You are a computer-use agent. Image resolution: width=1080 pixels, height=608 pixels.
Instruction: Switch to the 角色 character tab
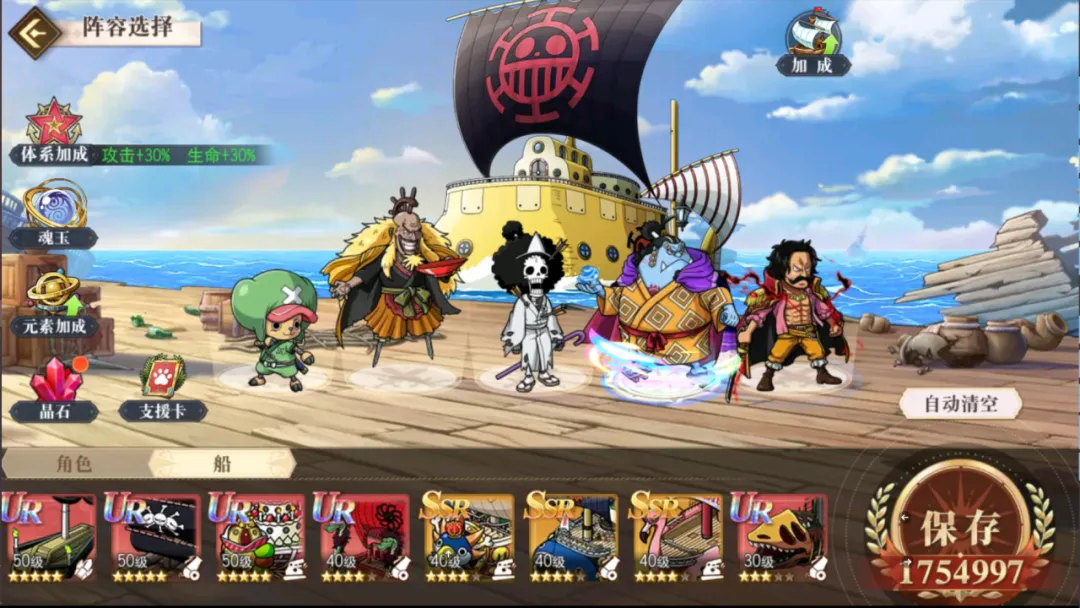(74, 463)
